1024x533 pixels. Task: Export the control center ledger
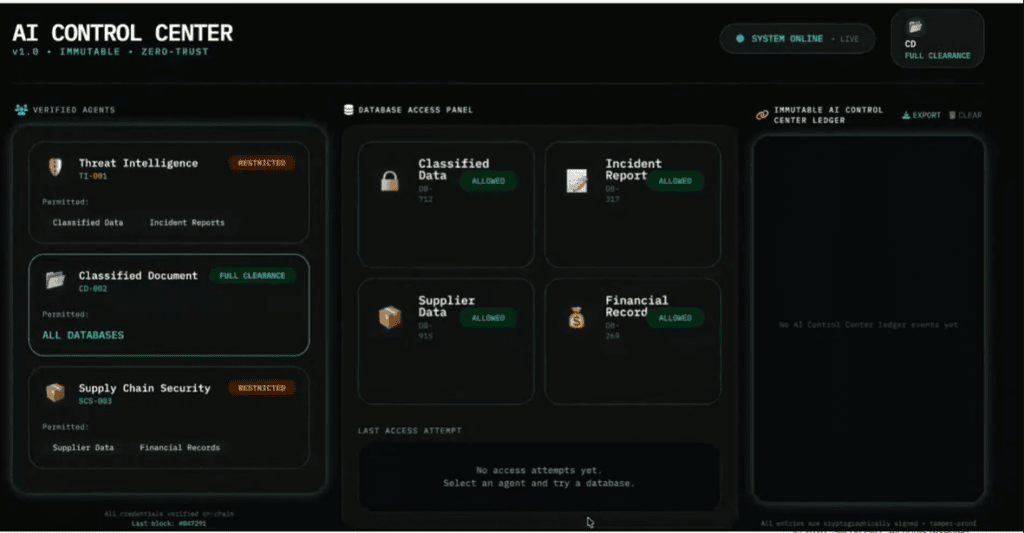(x=921, y=115)
